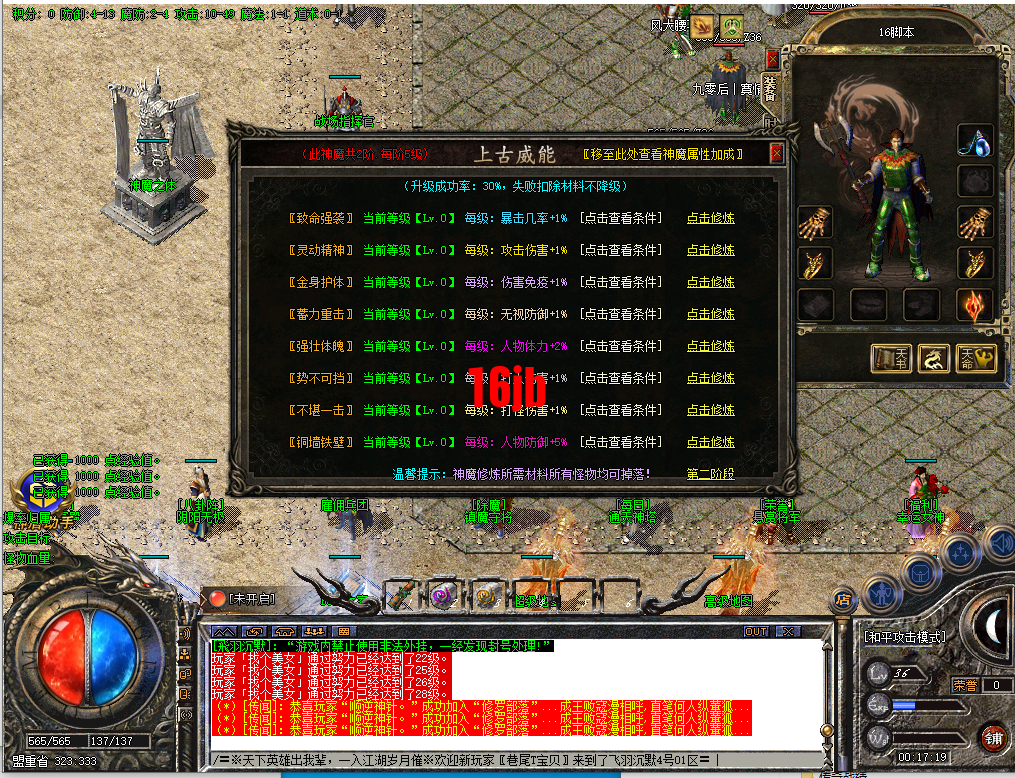Go to 第二阶段 page
This screenshot has height=778, width=1015.
[710, 474]
